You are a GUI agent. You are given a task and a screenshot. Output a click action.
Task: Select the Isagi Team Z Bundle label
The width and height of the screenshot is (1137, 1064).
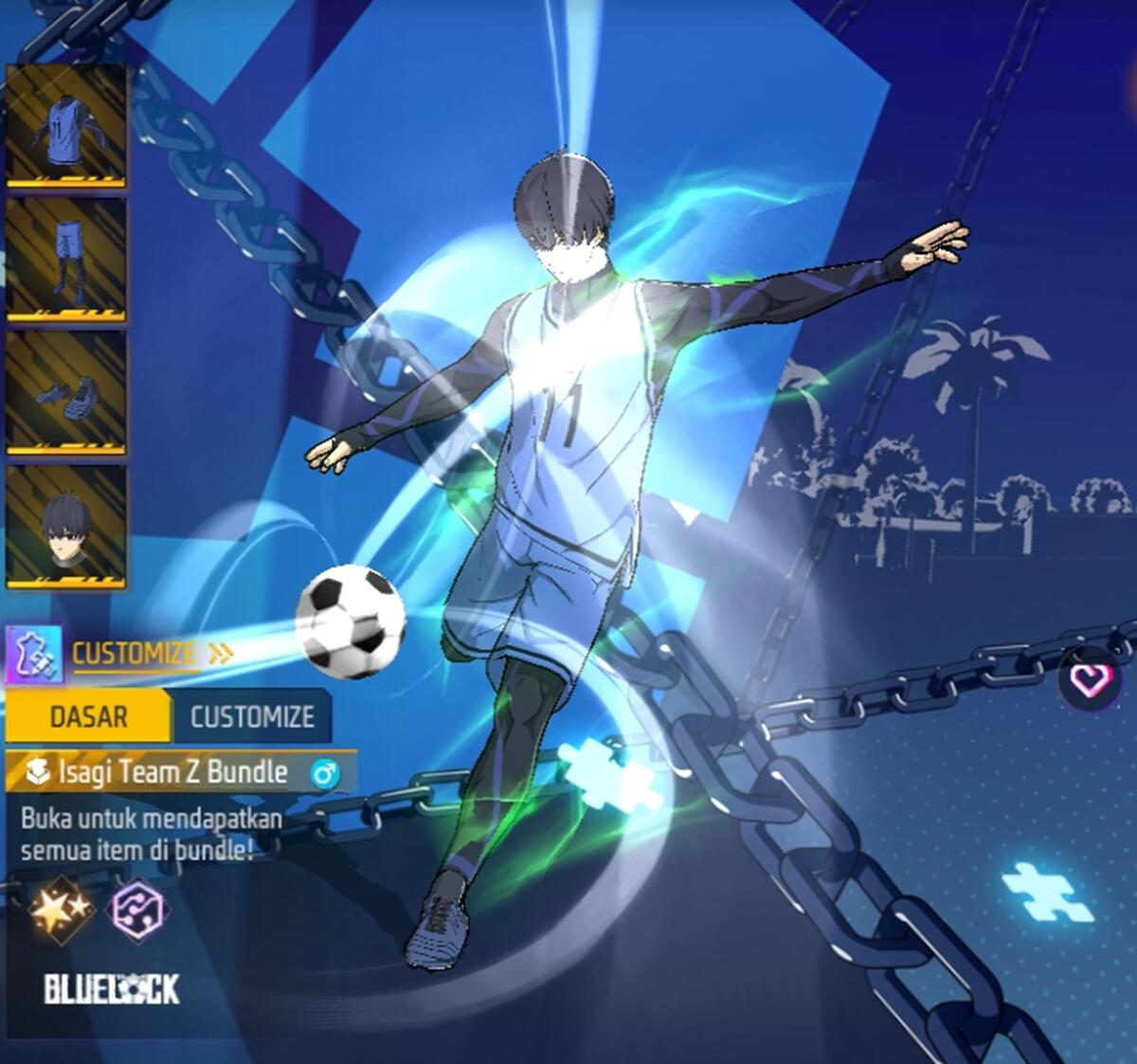coord(173,772)
